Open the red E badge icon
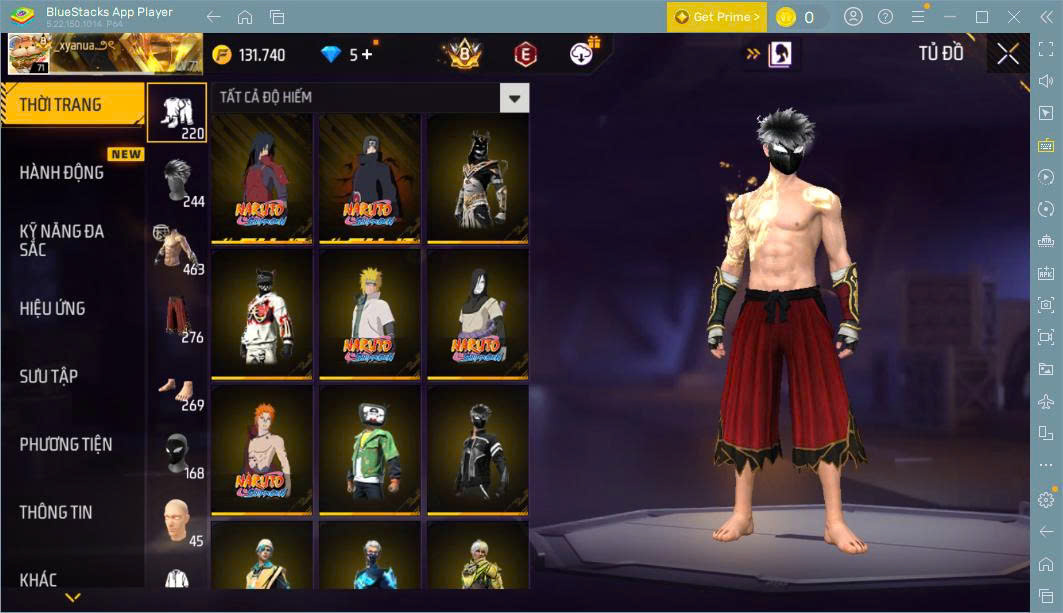 [x=525, y=55]
